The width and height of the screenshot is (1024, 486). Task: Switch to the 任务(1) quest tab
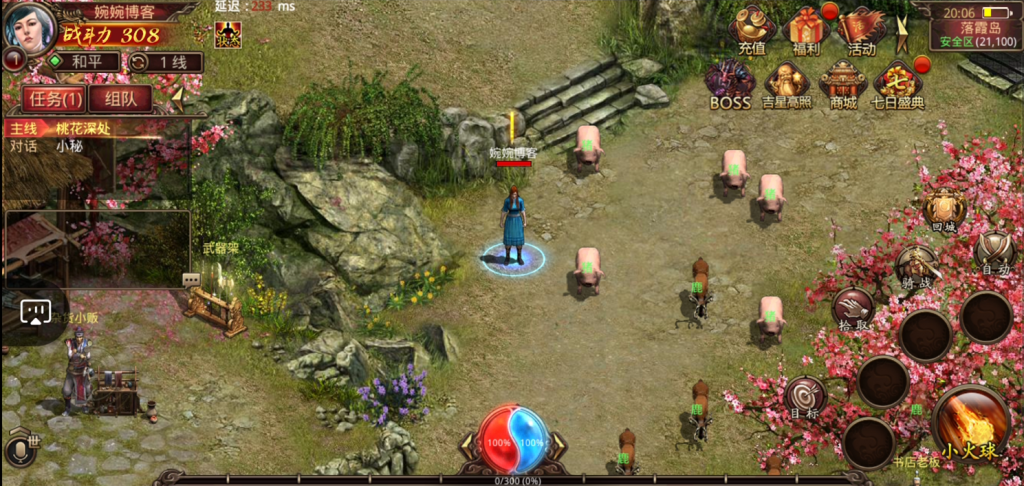(54, 98)
